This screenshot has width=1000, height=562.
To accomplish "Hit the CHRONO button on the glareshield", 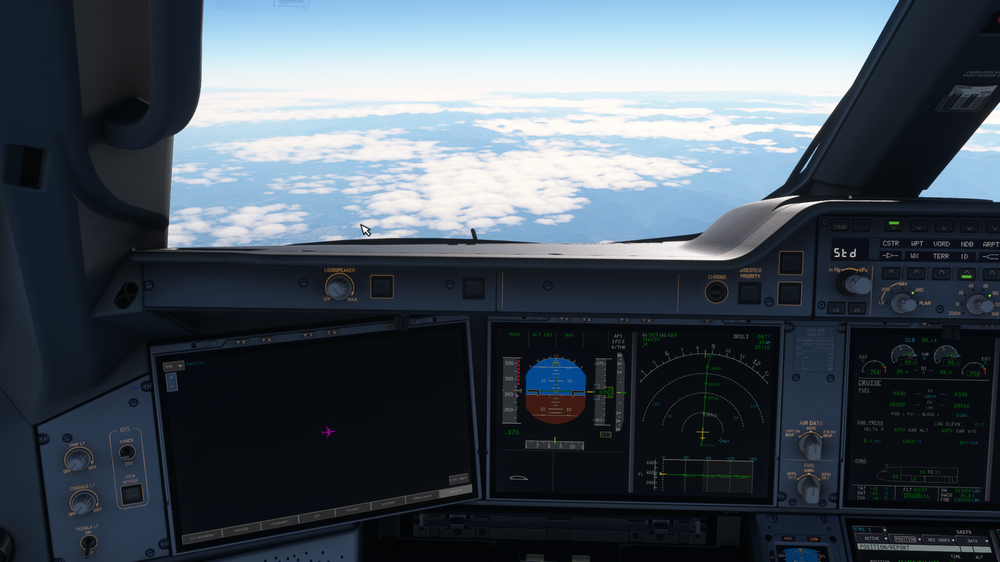I will (716, 291).
